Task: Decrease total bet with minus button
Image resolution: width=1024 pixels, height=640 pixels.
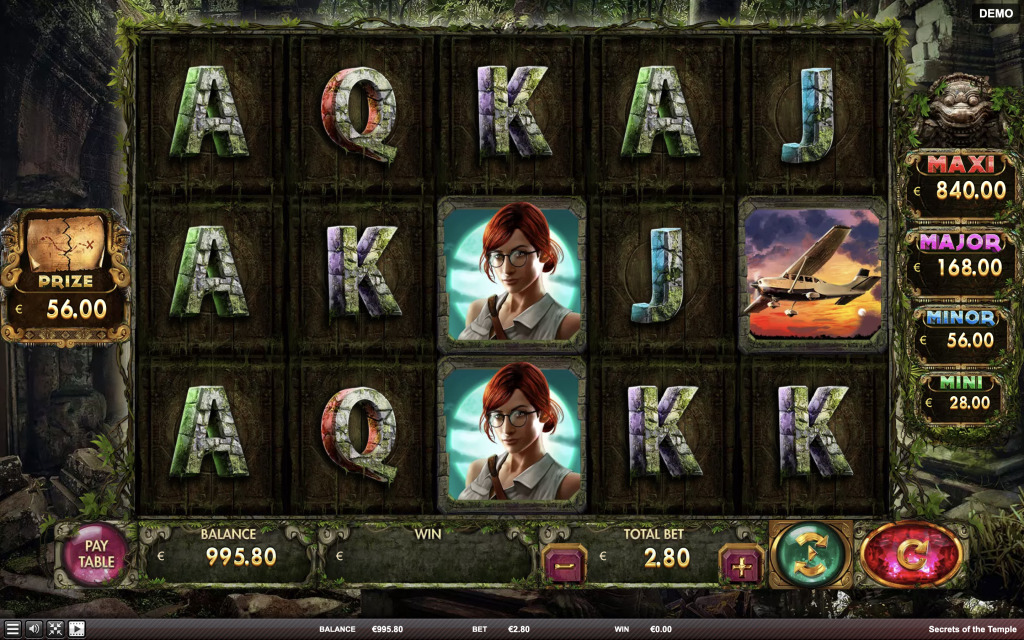Action: point(564,565)
